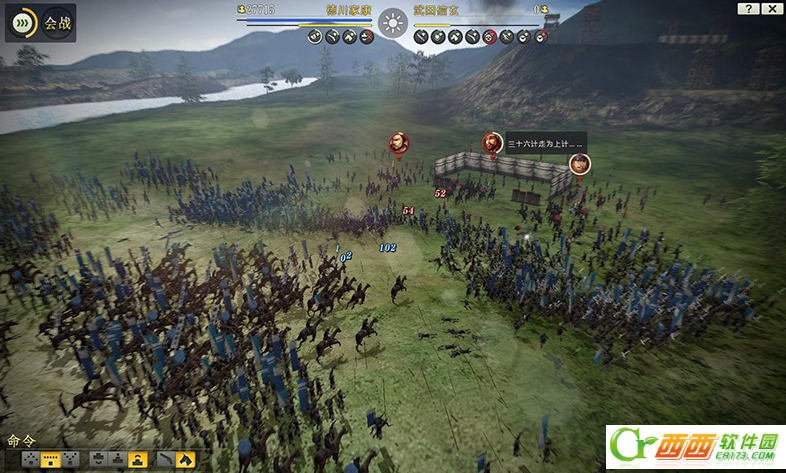
Task: Toggle the horse cavalry command icon
Action: [186, 459]
